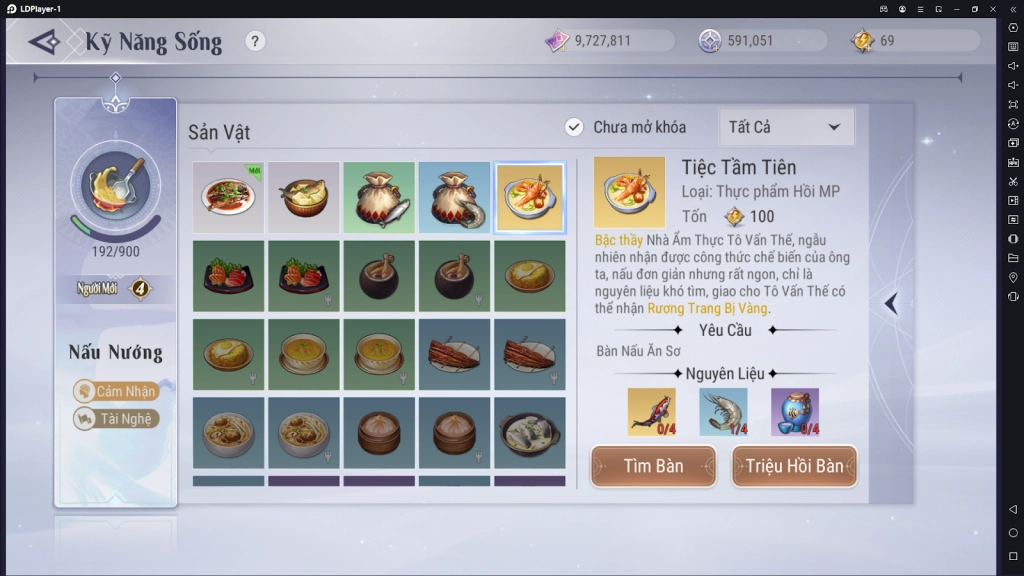Click the shrimp ingredient icon
Image resolution: width=1024 pixels, height=576 pixels.
(x=723, y=411)
